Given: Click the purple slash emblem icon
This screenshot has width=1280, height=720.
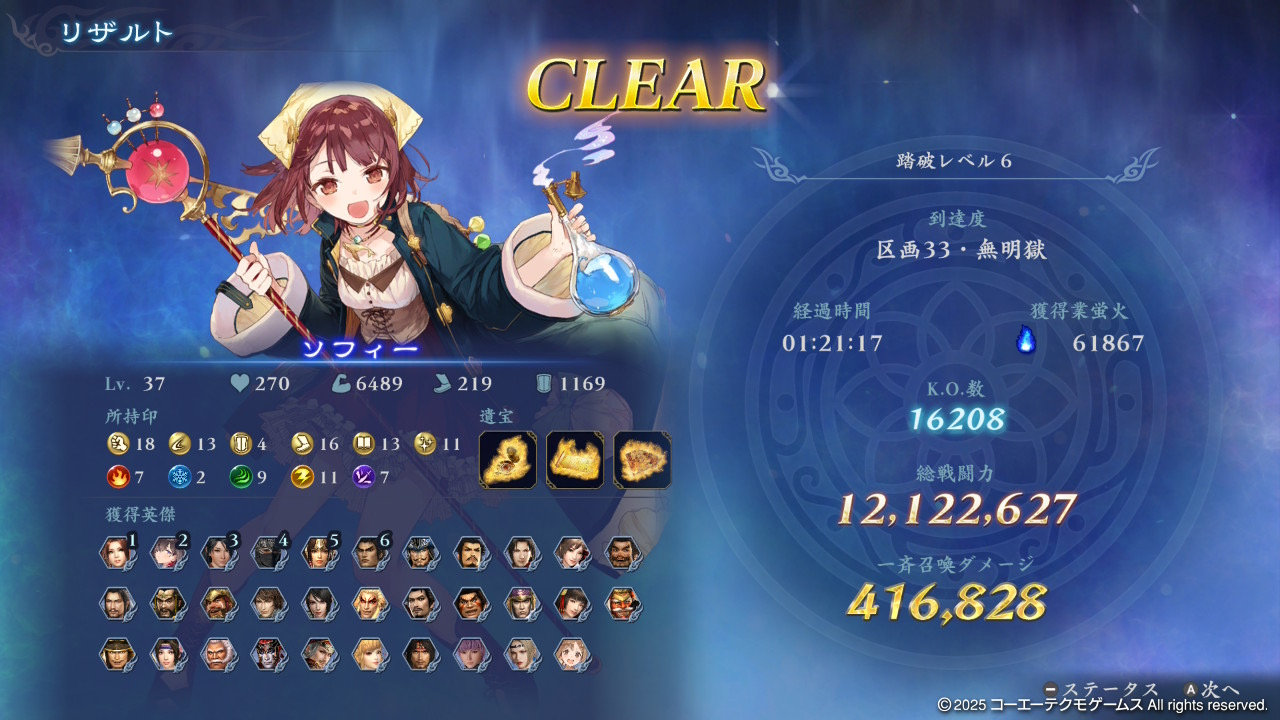Looking at the screenshot, I should click(364, 477).
